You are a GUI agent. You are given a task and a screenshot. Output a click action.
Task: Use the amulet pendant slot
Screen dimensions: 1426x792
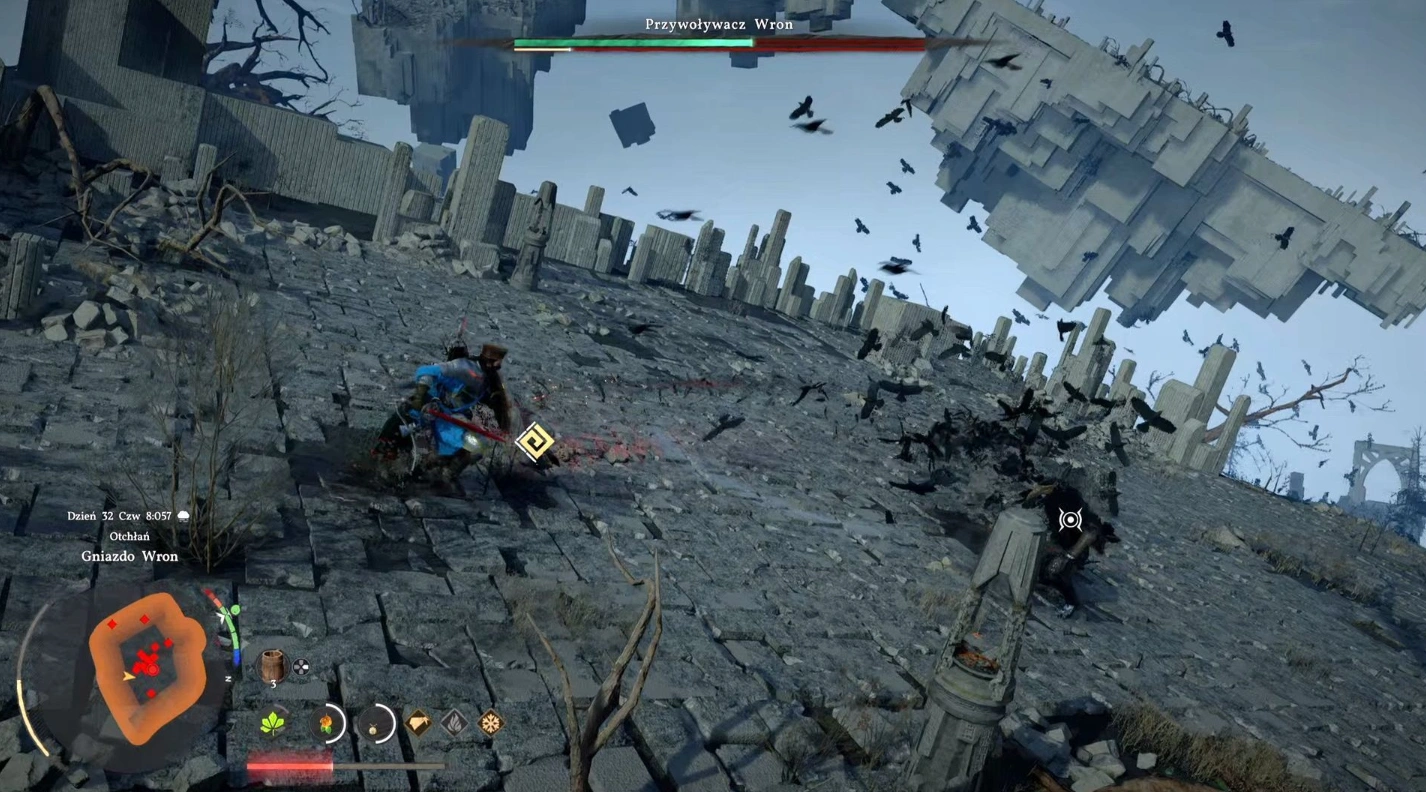(x=378, y=722)
